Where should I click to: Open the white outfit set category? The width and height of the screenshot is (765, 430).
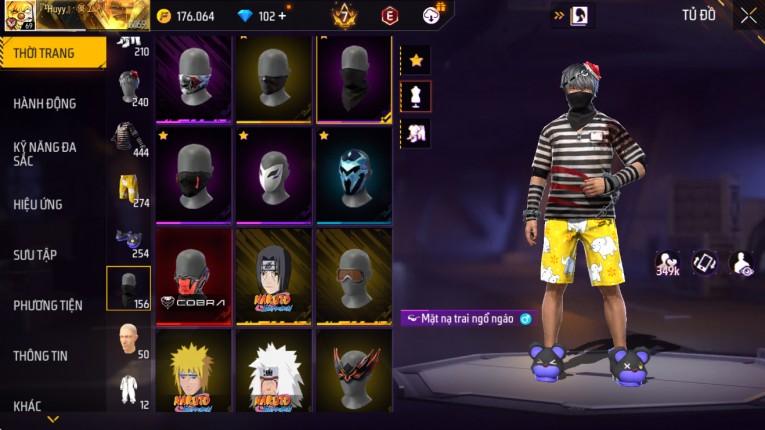point(129,390)
